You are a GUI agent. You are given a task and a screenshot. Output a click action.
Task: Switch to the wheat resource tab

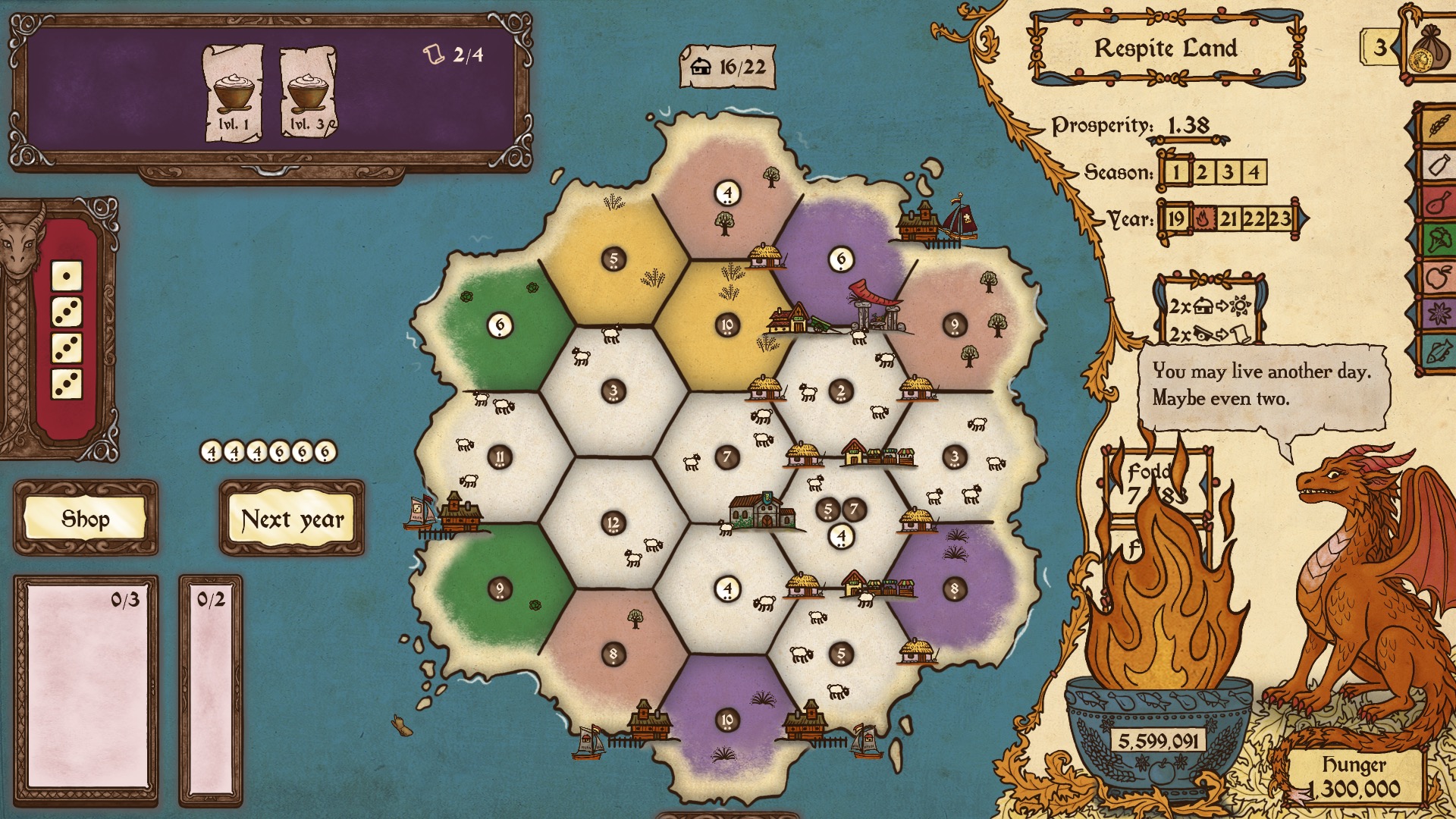[x=1438, y=125]
